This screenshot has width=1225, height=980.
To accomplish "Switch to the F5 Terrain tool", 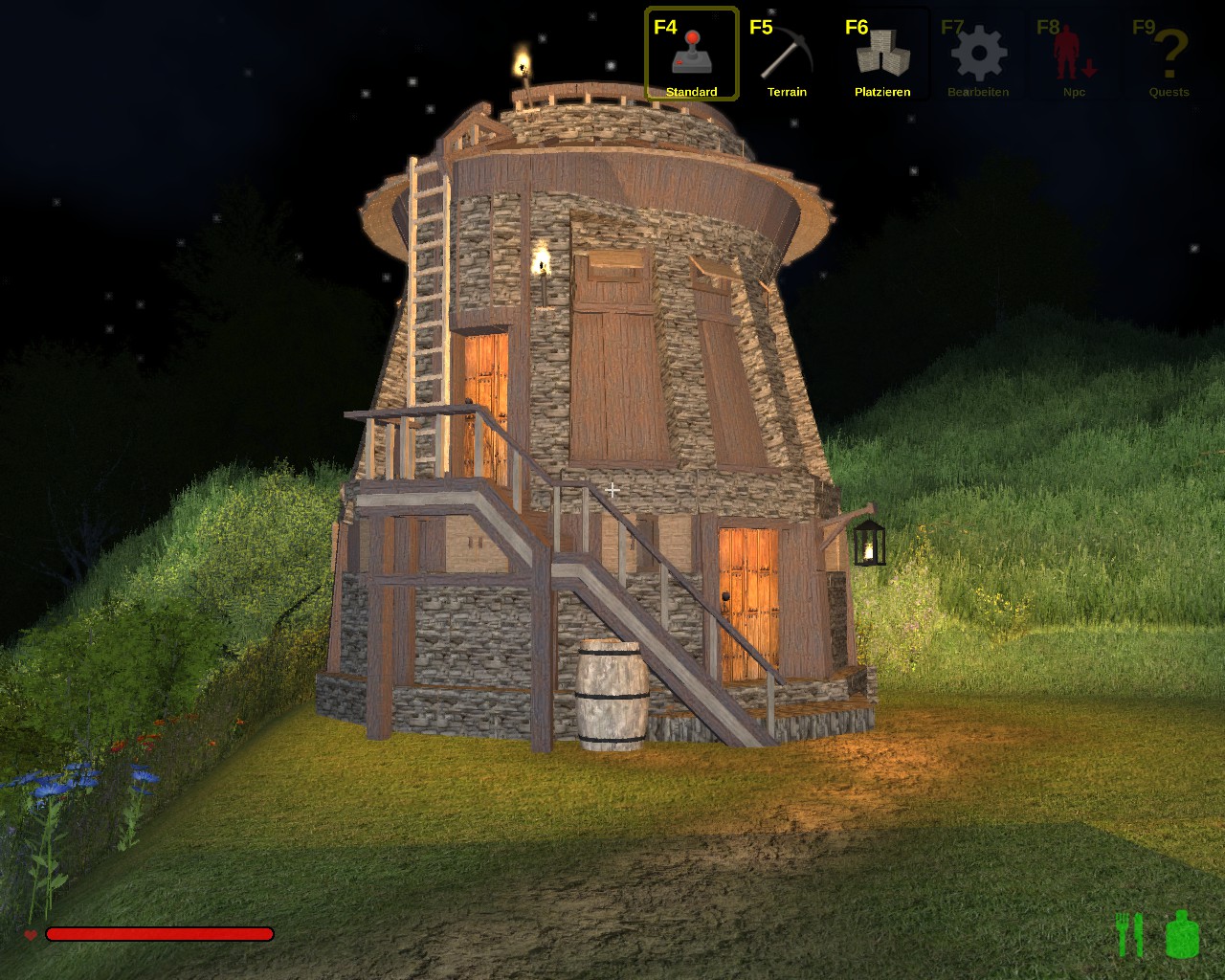I will tap(787, 55).
